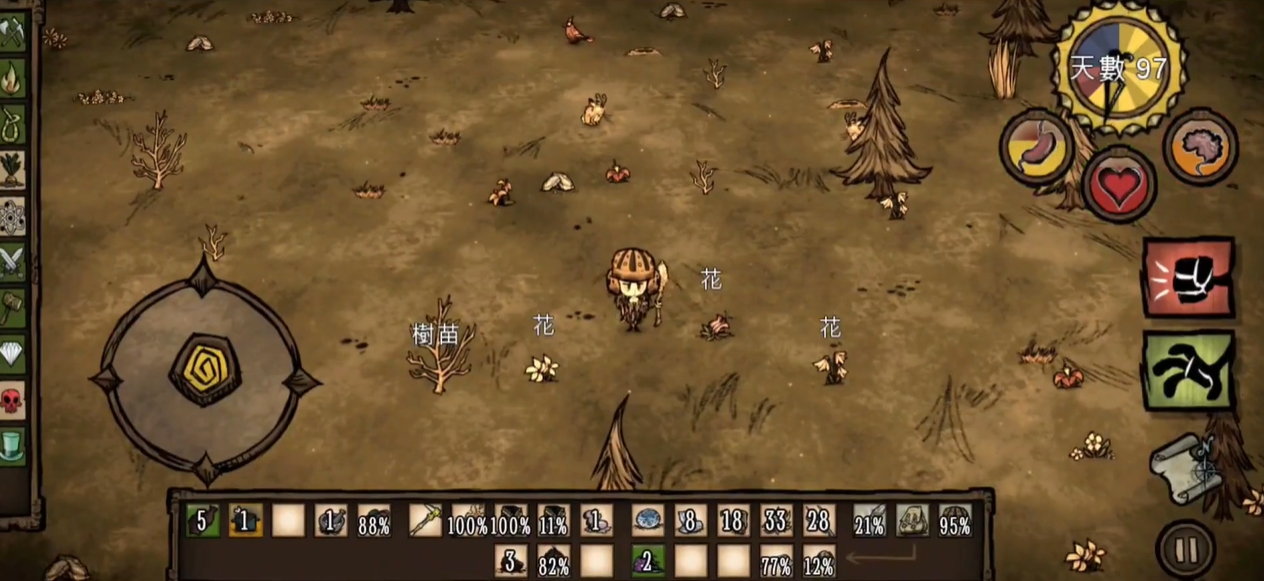This screenshot has width=1264, height=581.
Task: Select the golden staff inventory slot
Action: point(425,520)
